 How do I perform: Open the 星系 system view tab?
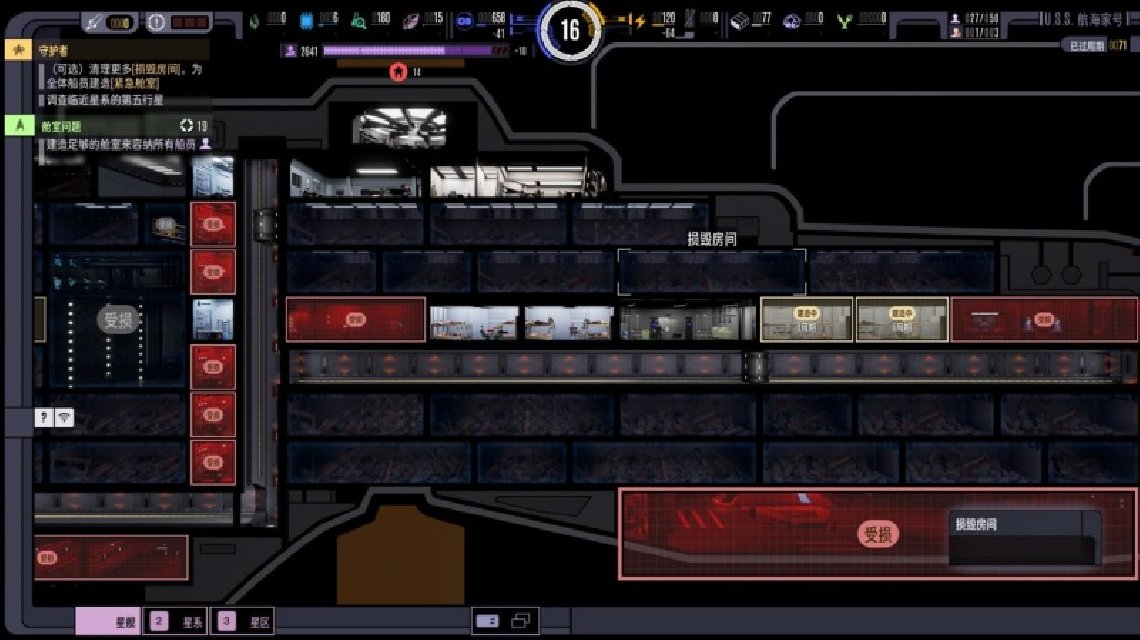tap(177, 621)
